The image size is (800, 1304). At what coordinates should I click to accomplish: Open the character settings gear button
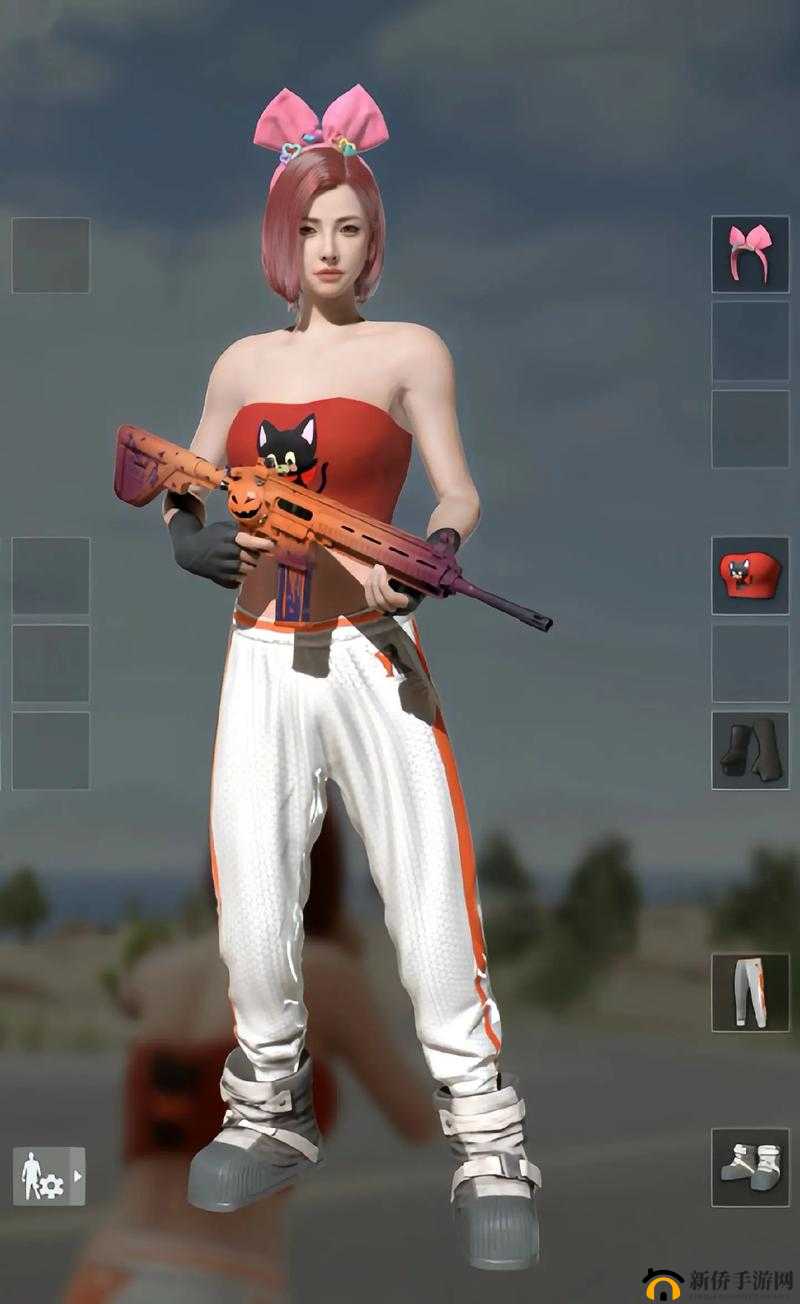pyautogui.click(x=48, y=1175)
